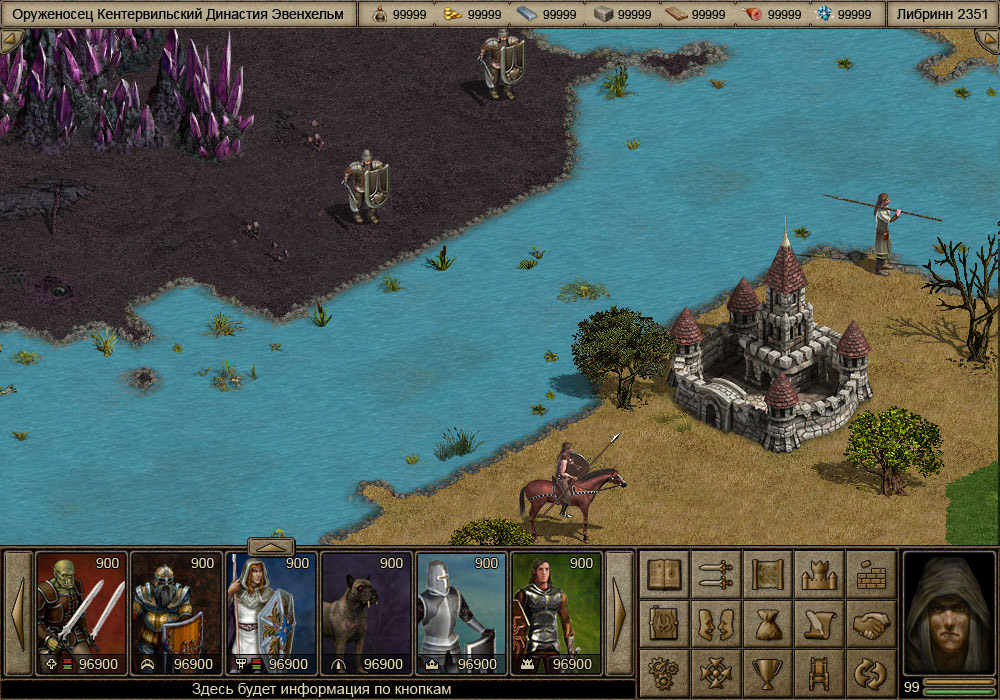Click the brick wall build button
Screen dimensions: 1000x700
pyautogui.click(x=871, y=574)
